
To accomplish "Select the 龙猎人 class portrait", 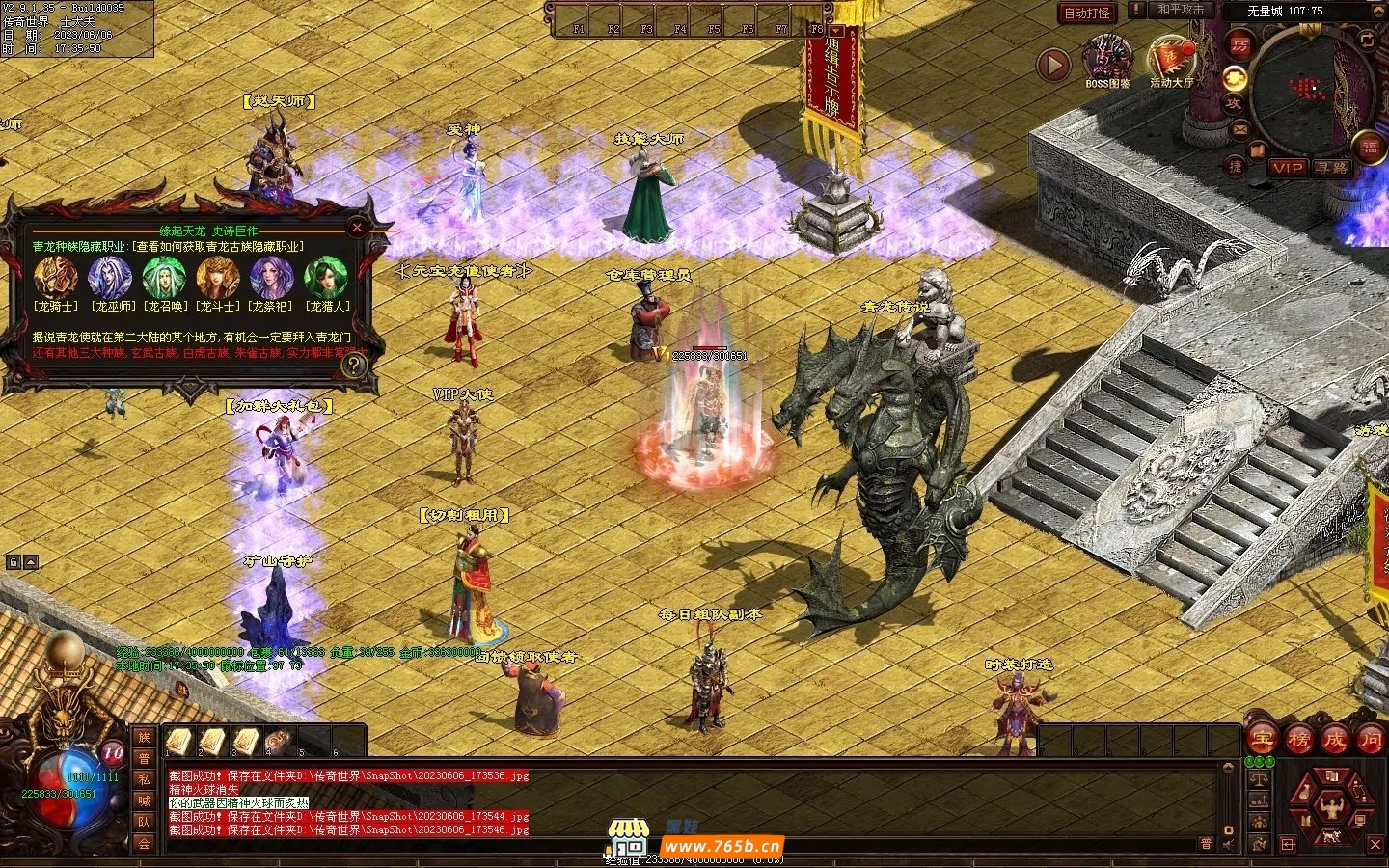I will [326, 278].
